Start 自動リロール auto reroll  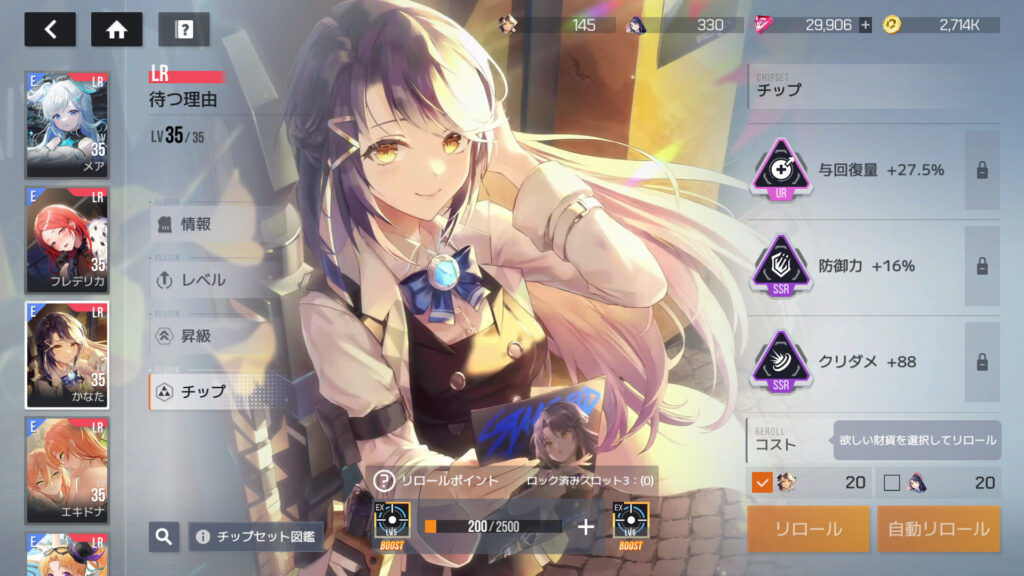[938, 529]
